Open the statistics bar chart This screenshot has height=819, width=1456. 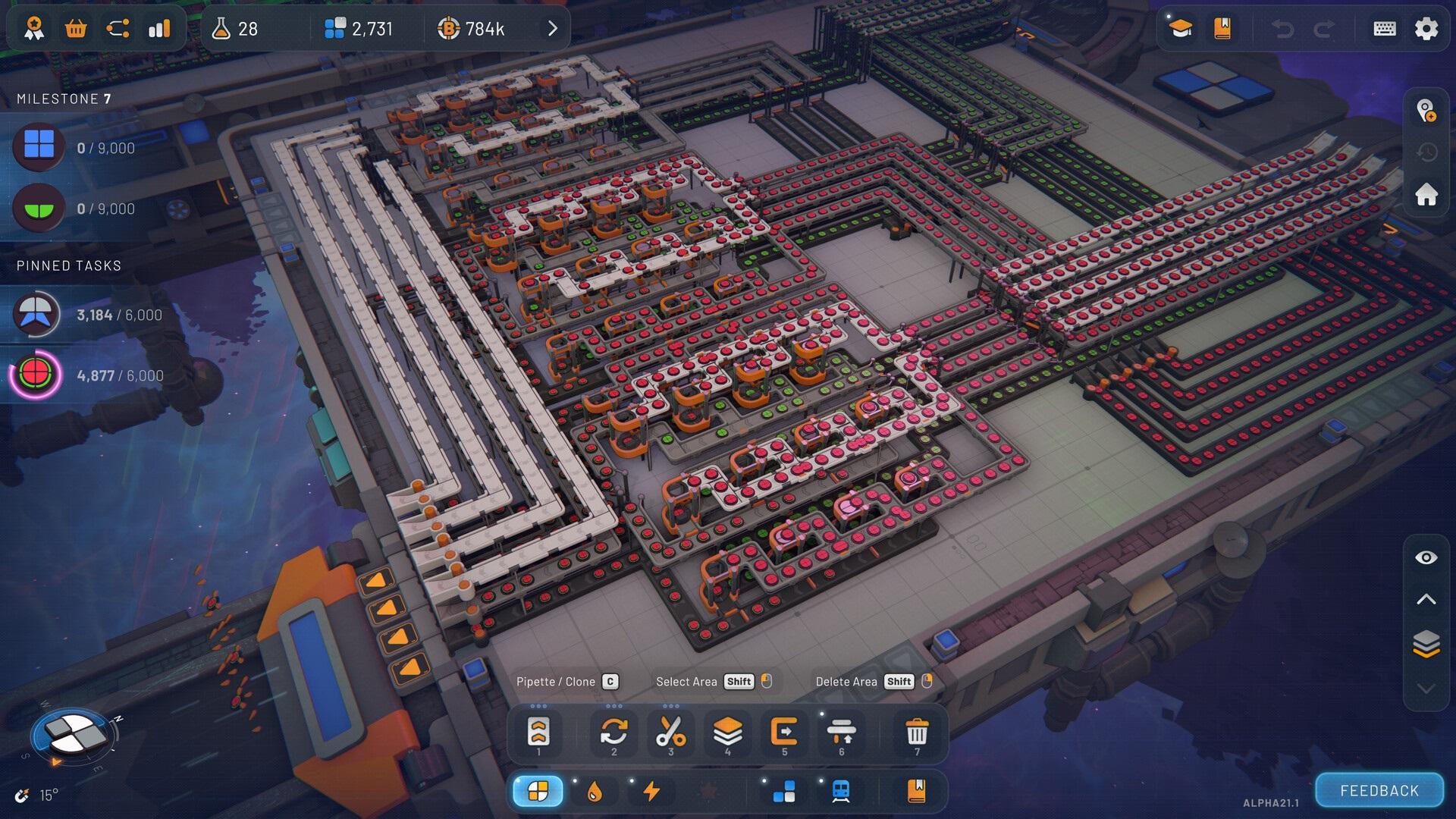point(159,29)
